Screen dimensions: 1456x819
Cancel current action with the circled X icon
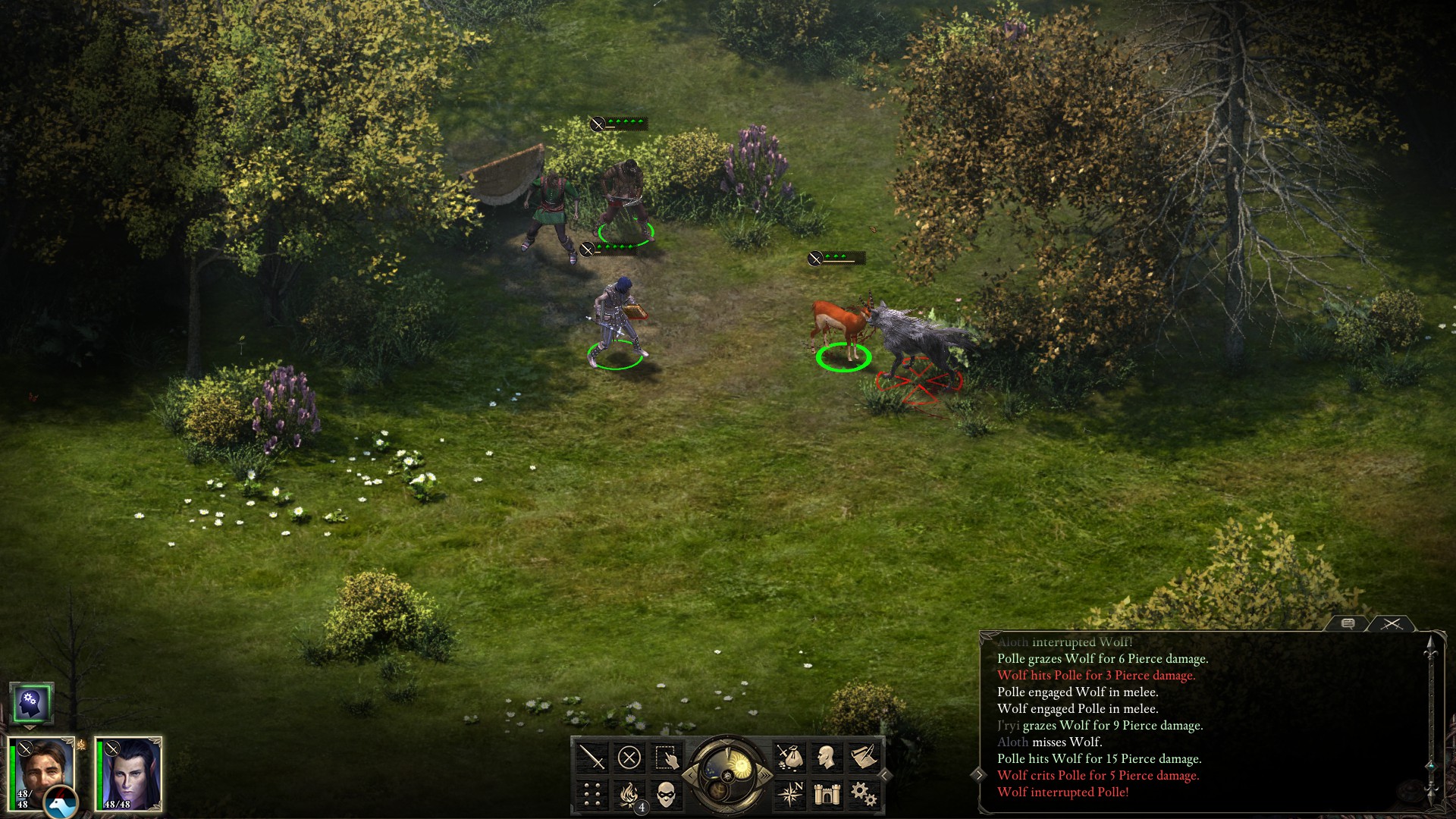pos(628,758)
